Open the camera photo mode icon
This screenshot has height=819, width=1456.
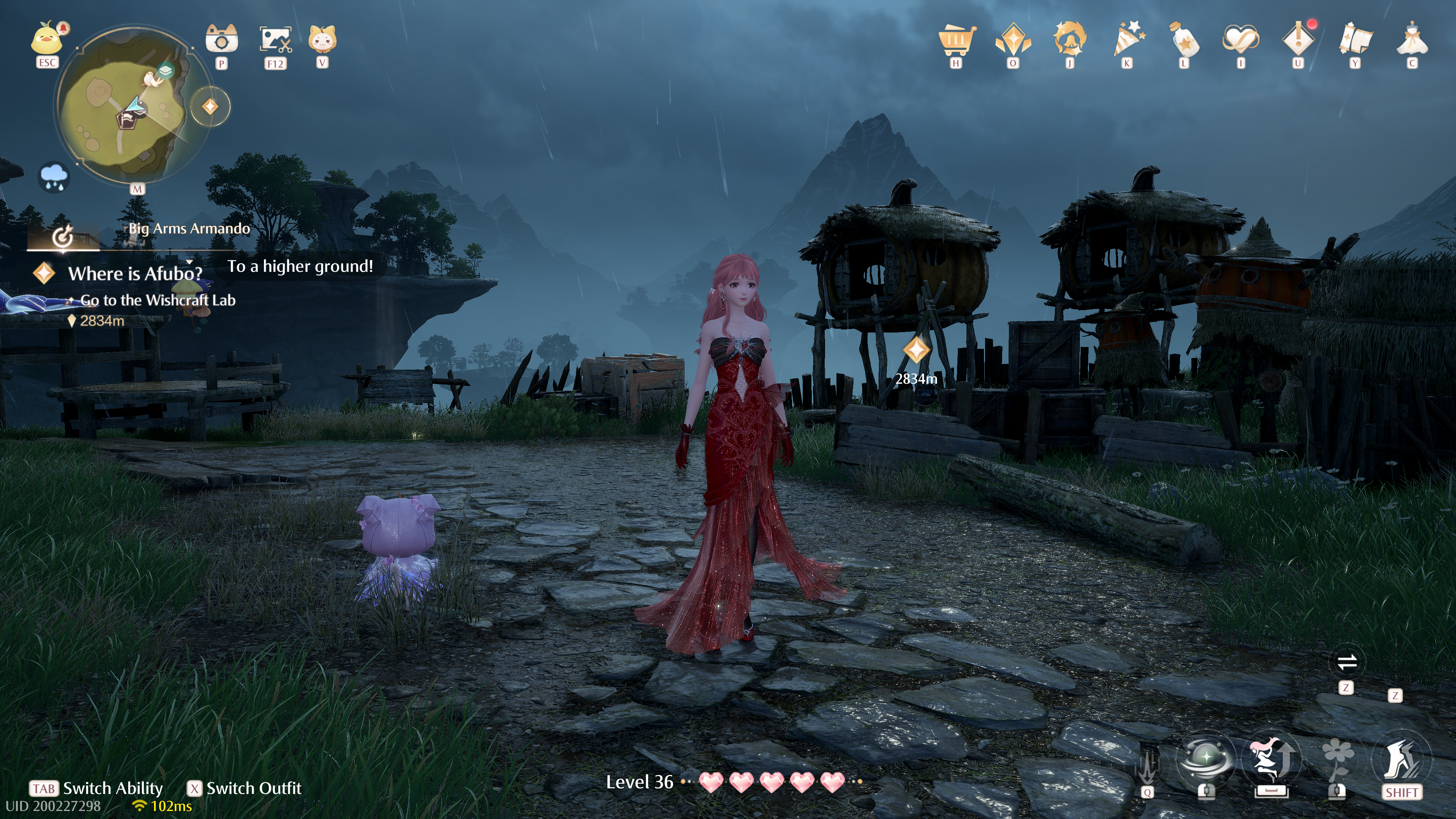point(221,39)
